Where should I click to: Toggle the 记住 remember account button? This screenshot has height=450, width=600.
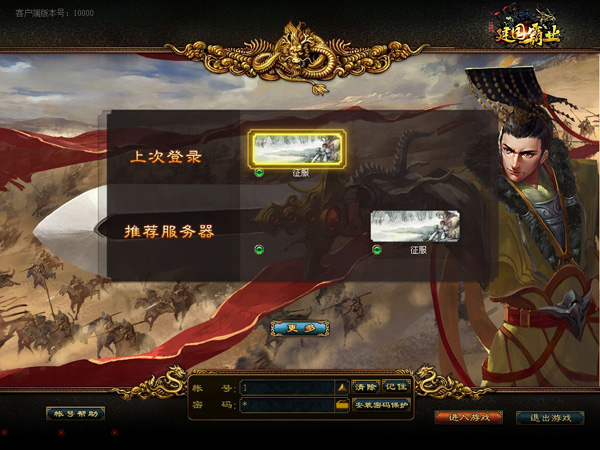coord(396,387)
